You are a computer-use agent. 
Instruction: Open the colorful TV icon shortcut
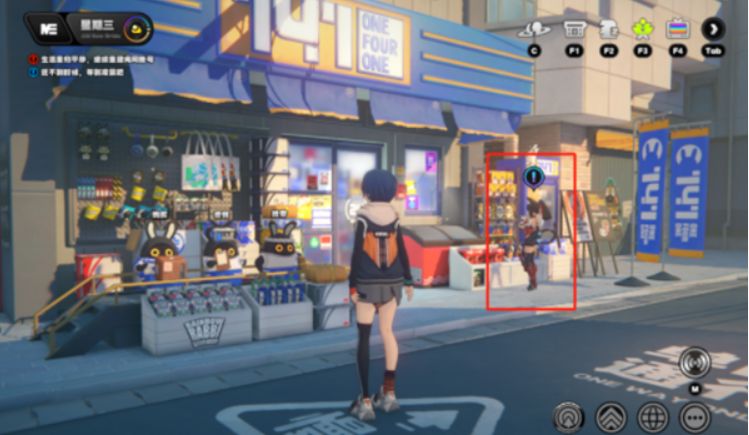678,29
